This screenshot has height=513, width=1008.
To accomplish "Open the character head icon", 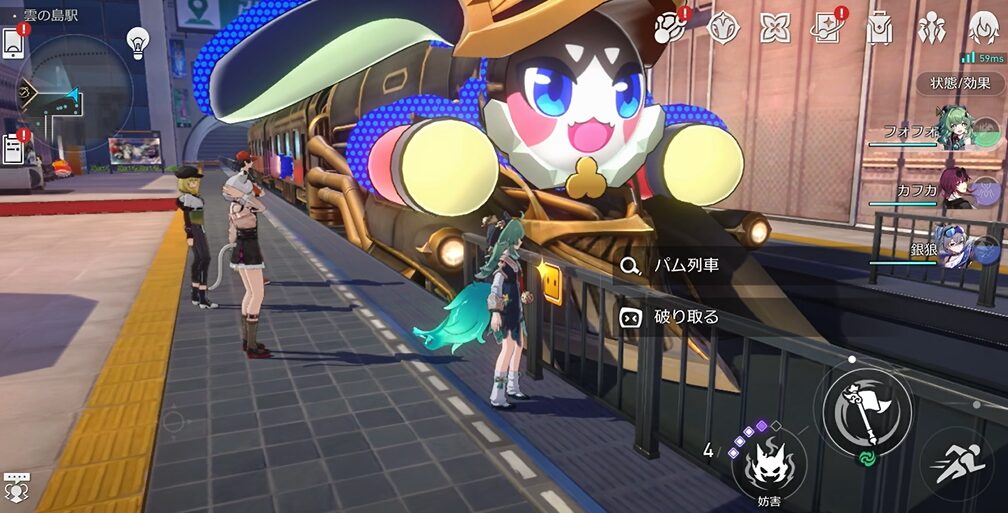I will click(x=984, y=27).
